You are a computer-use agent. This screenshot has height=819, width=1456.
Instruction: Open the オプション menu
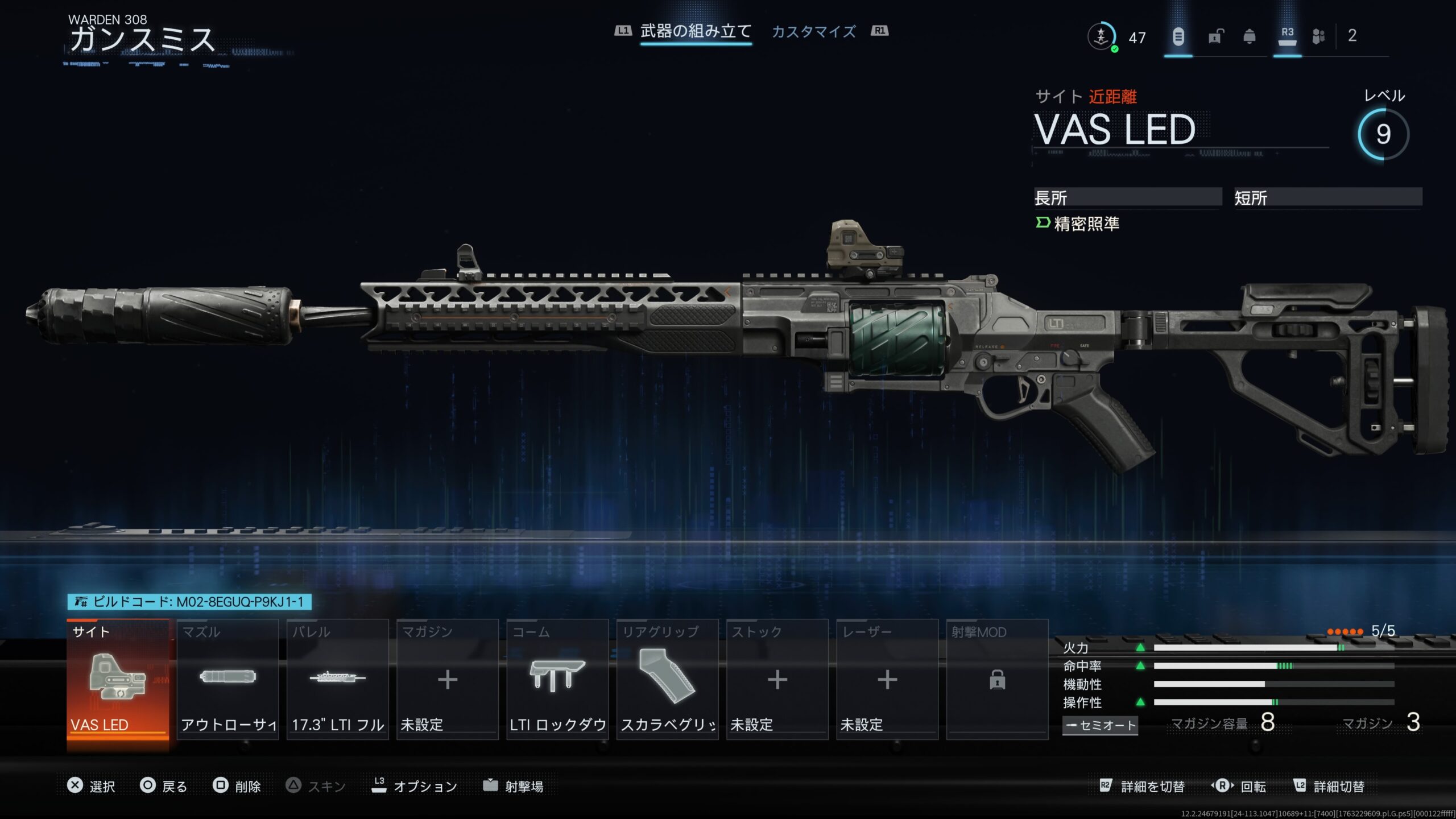pos(415,786)
